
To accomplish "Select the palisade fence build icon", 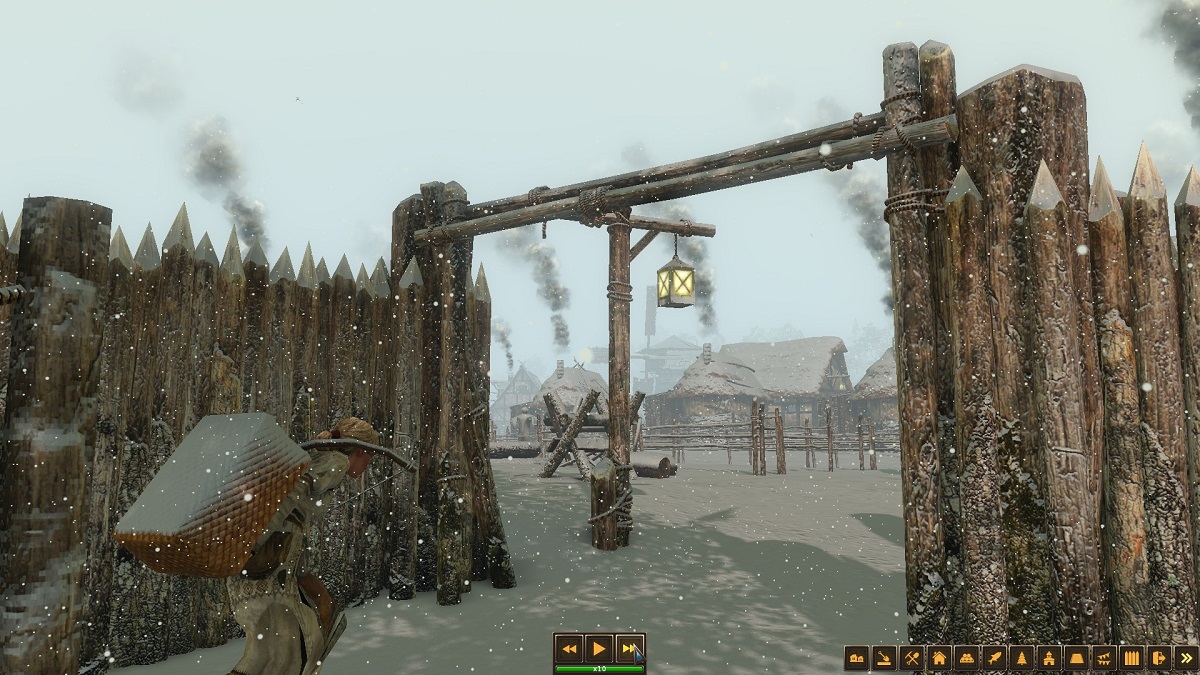I will coord(1132,658).
